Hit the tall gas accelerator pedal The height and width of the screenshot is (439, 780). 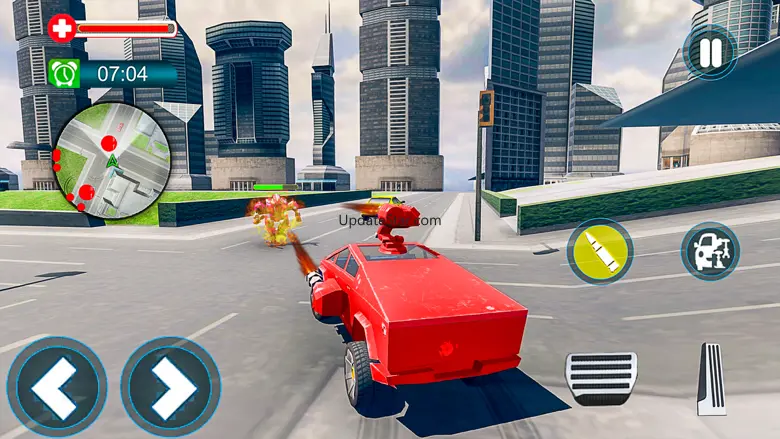[x=711, y=379]
